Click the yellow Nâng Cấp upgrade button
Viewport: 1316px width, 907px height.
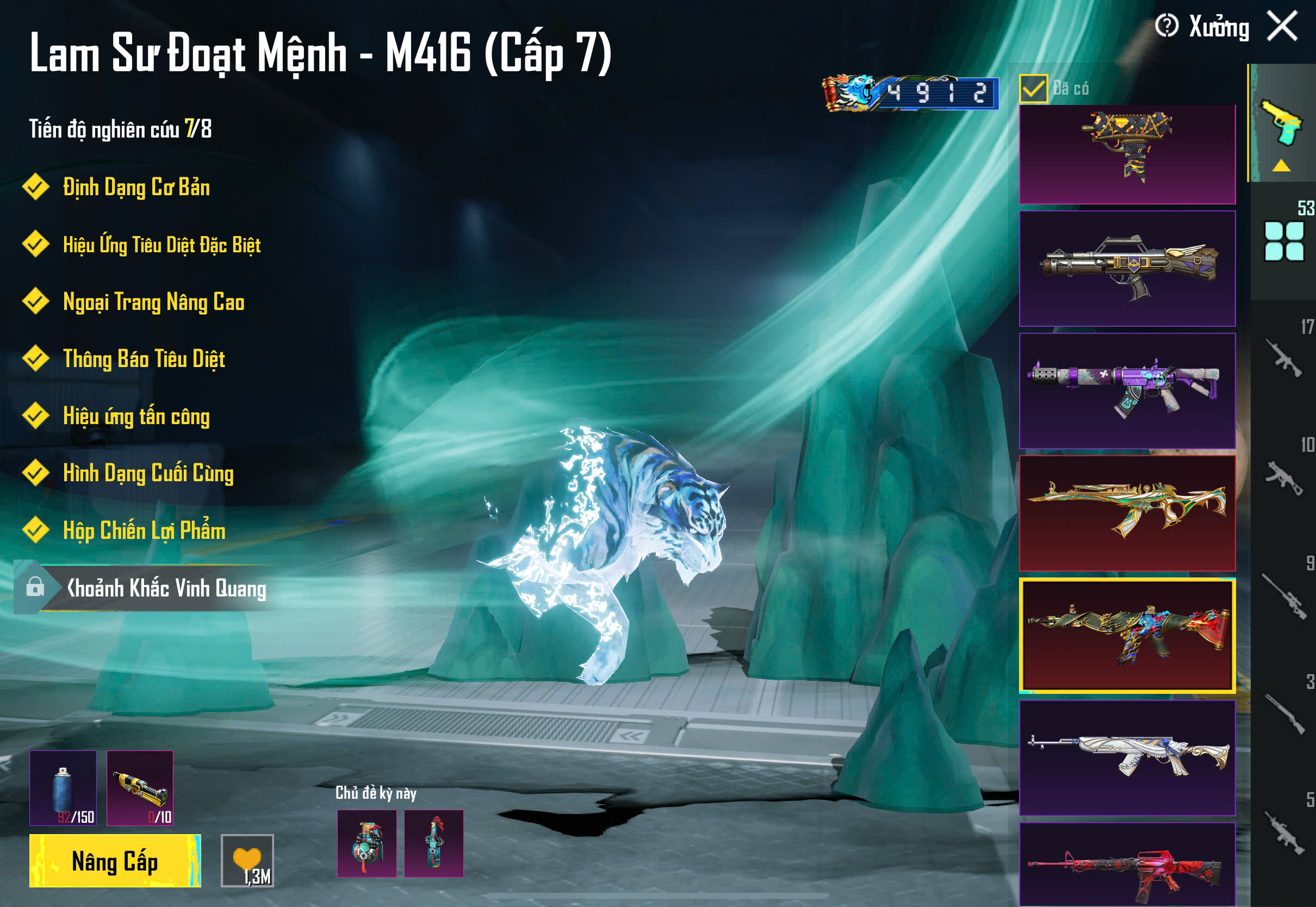[115, 860]
